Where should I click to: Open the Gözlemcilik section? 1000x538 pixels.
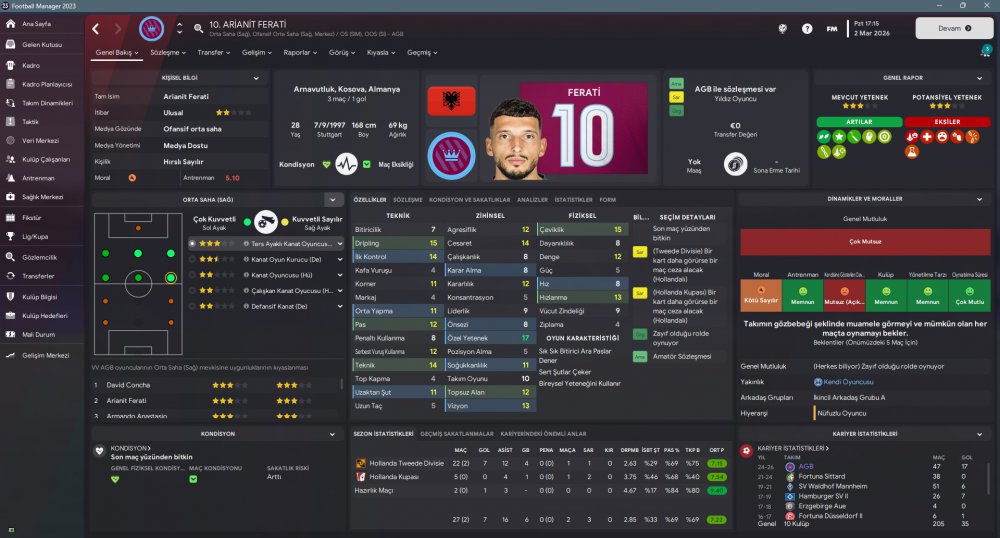pos(38,257)
